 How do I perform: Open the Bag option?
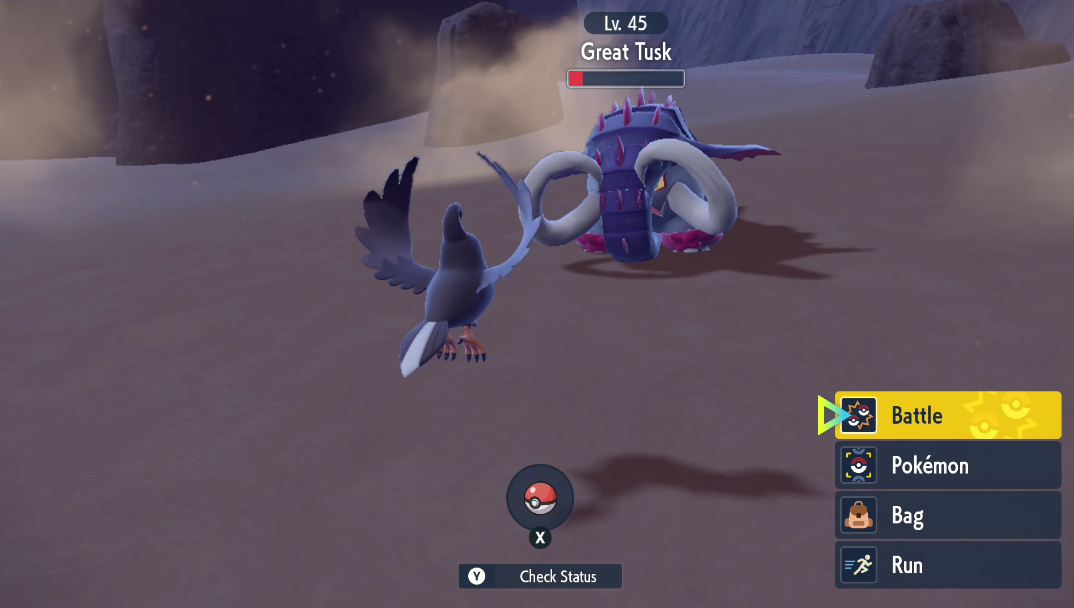tap(947, 515)
